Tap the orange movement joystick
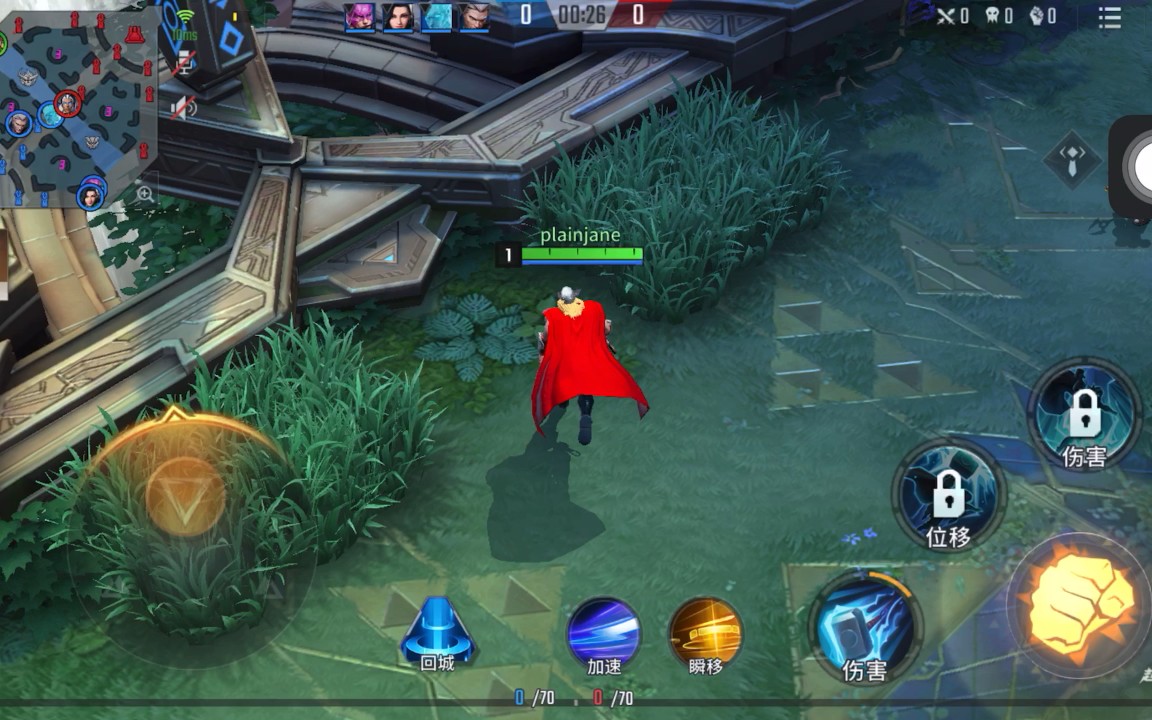 pyautogui.click(x=186, y=497)
